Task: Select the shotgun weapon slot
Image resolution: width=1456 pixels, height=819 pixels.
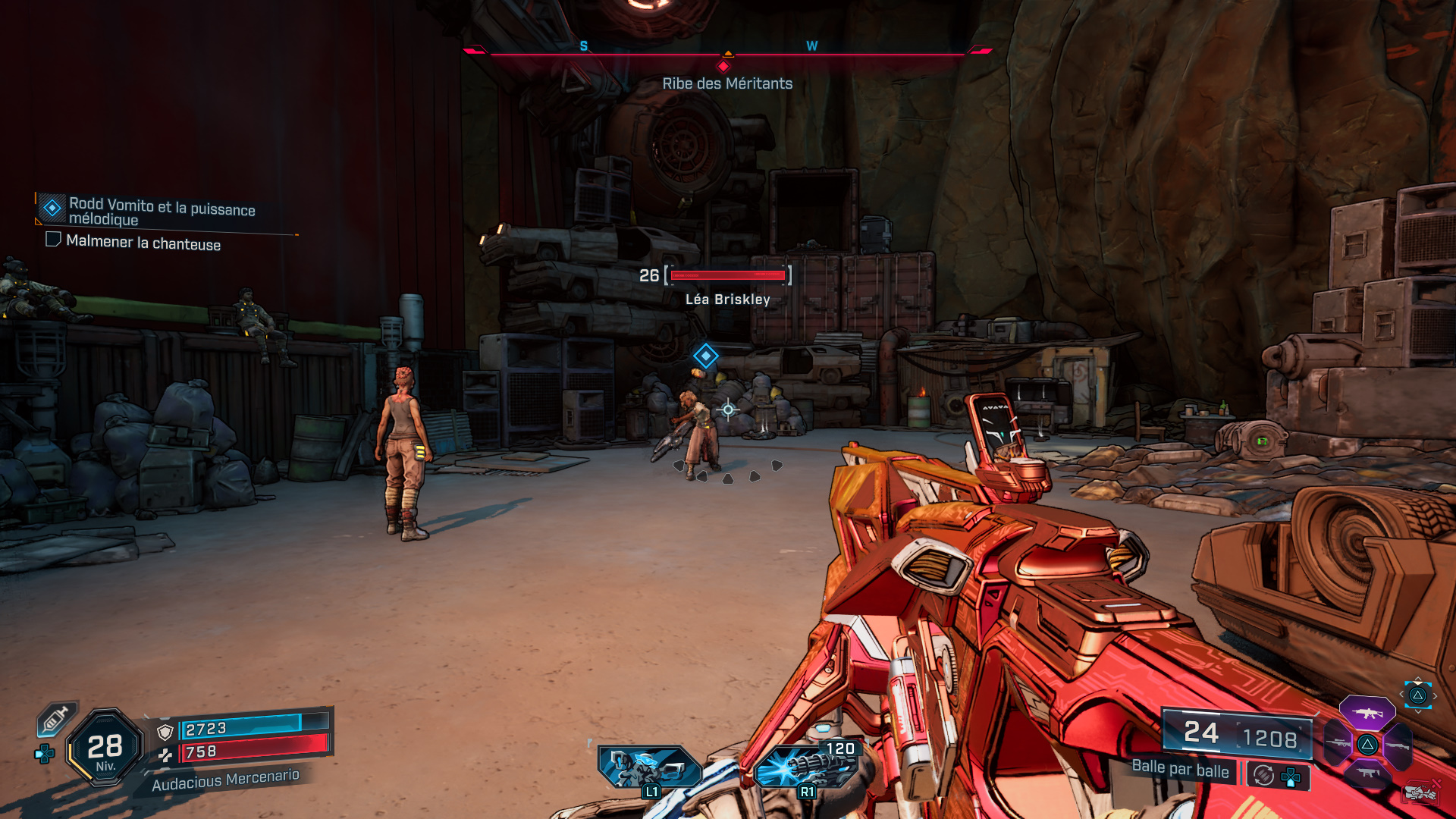Action: coord(1398,746)
